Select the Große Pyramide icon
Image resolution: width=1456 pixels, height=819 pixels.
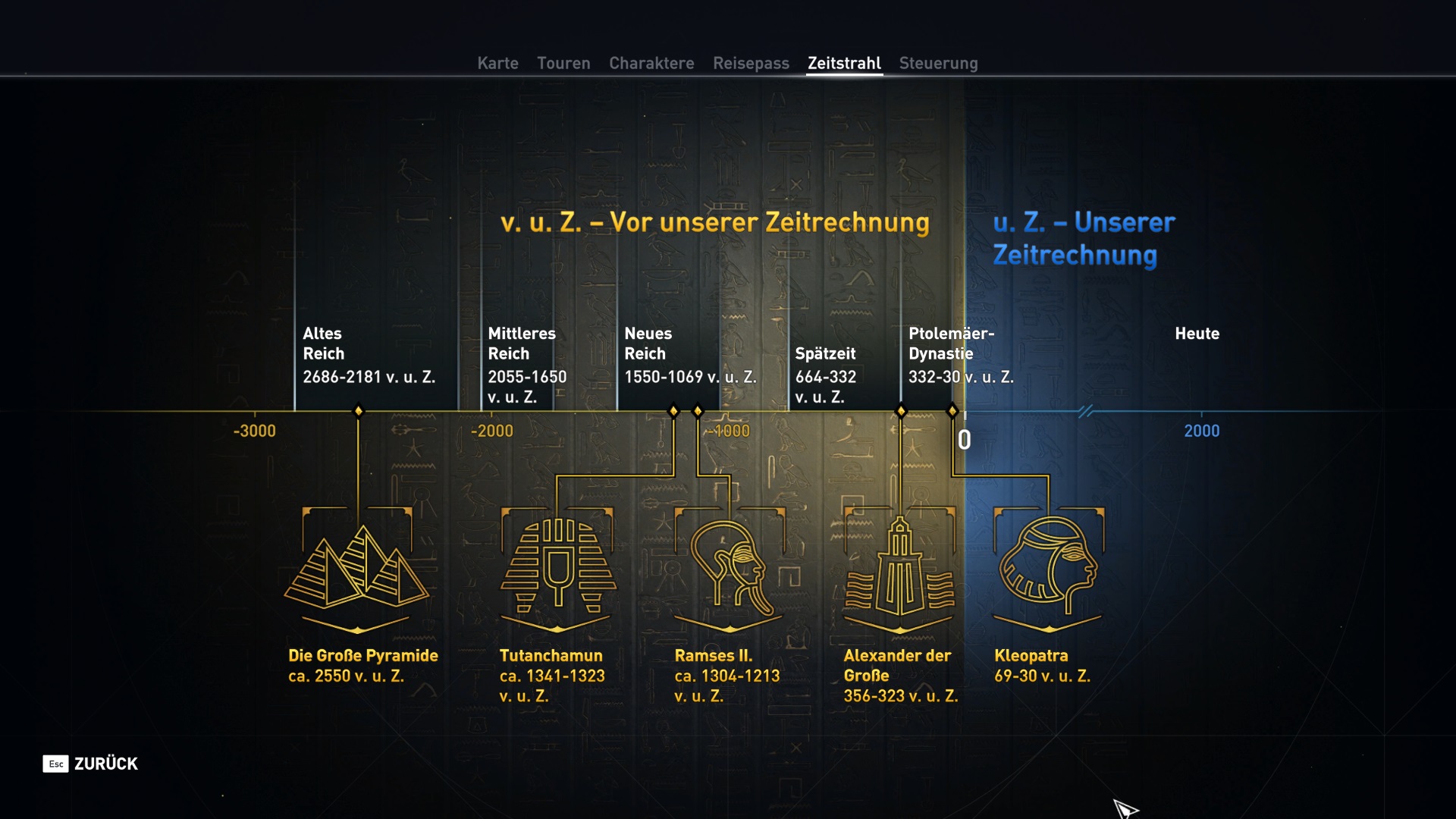(357, 567)
